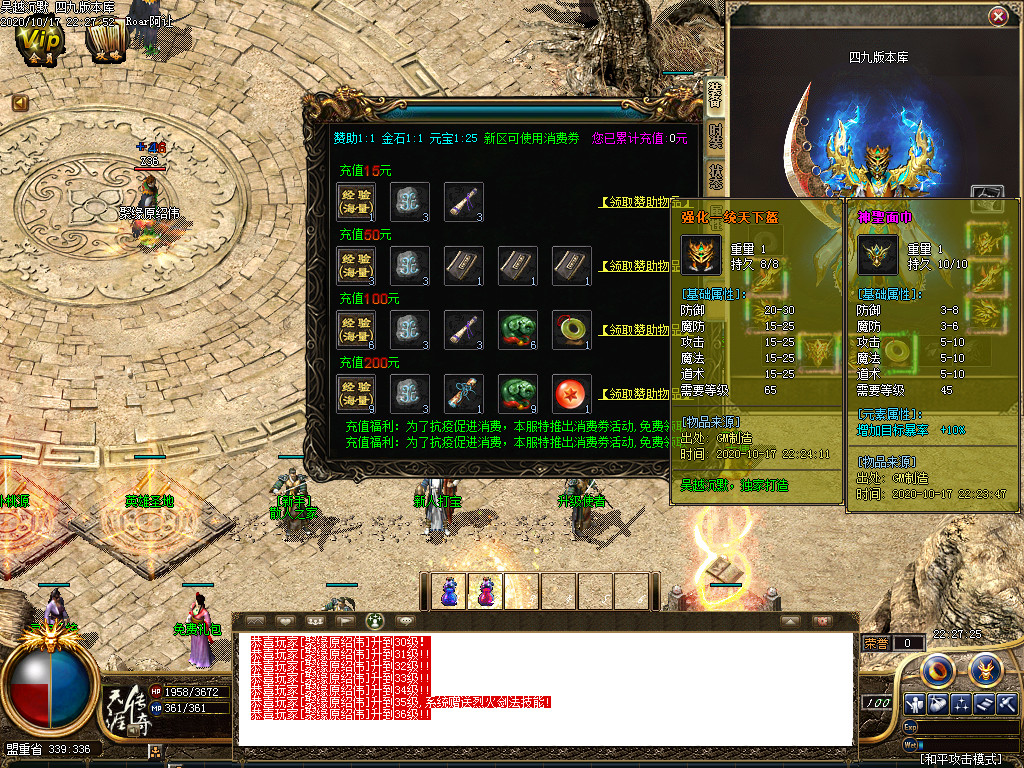Viewport: 1024px width, 768px height.
Task: Close the character equipment panel
Action: pyautogui.click(x=998, y=17)
